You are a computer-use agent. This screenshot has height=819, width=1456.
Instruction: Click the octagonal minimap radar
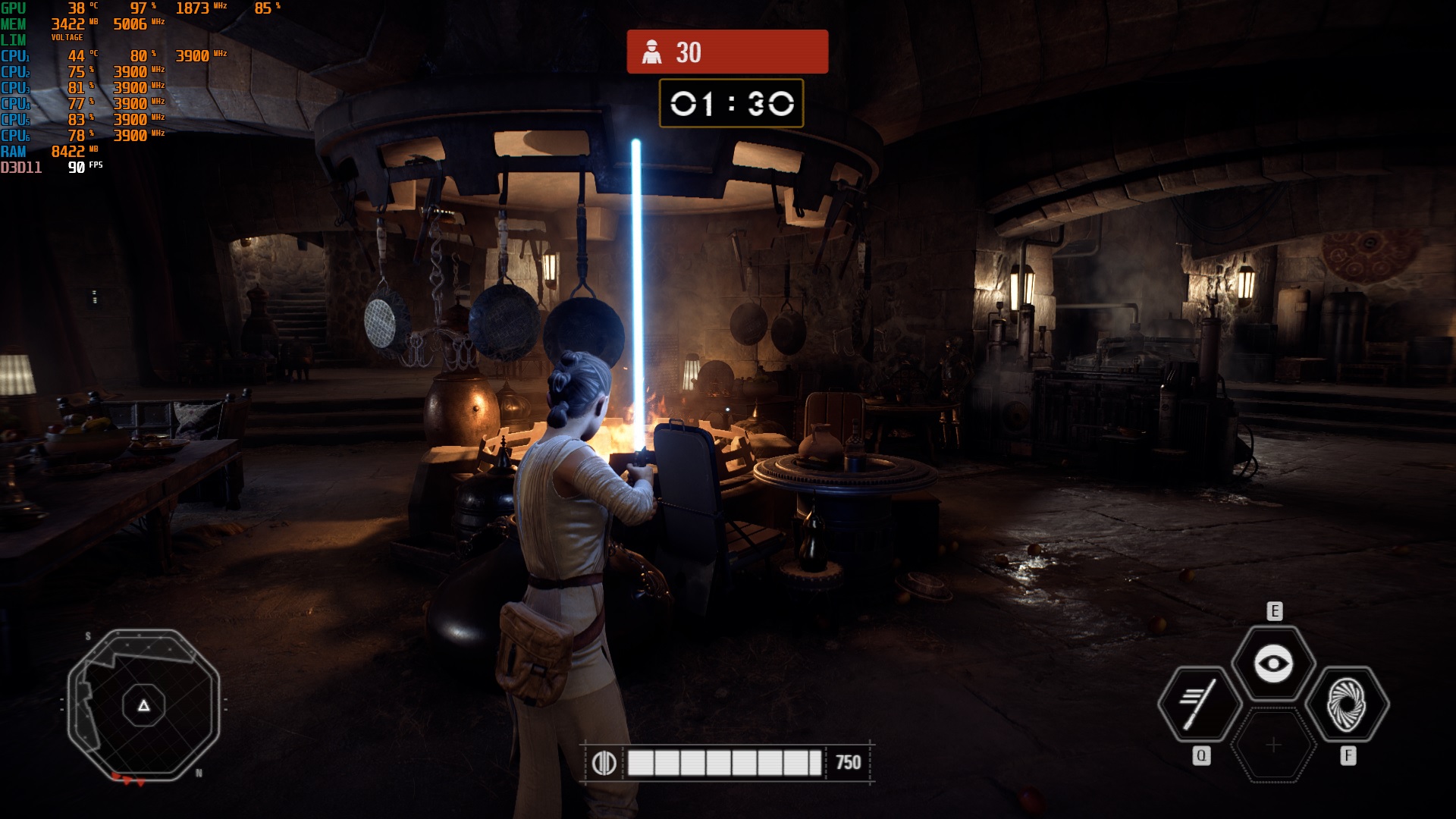pyautogui.click(x=143, y=705)
